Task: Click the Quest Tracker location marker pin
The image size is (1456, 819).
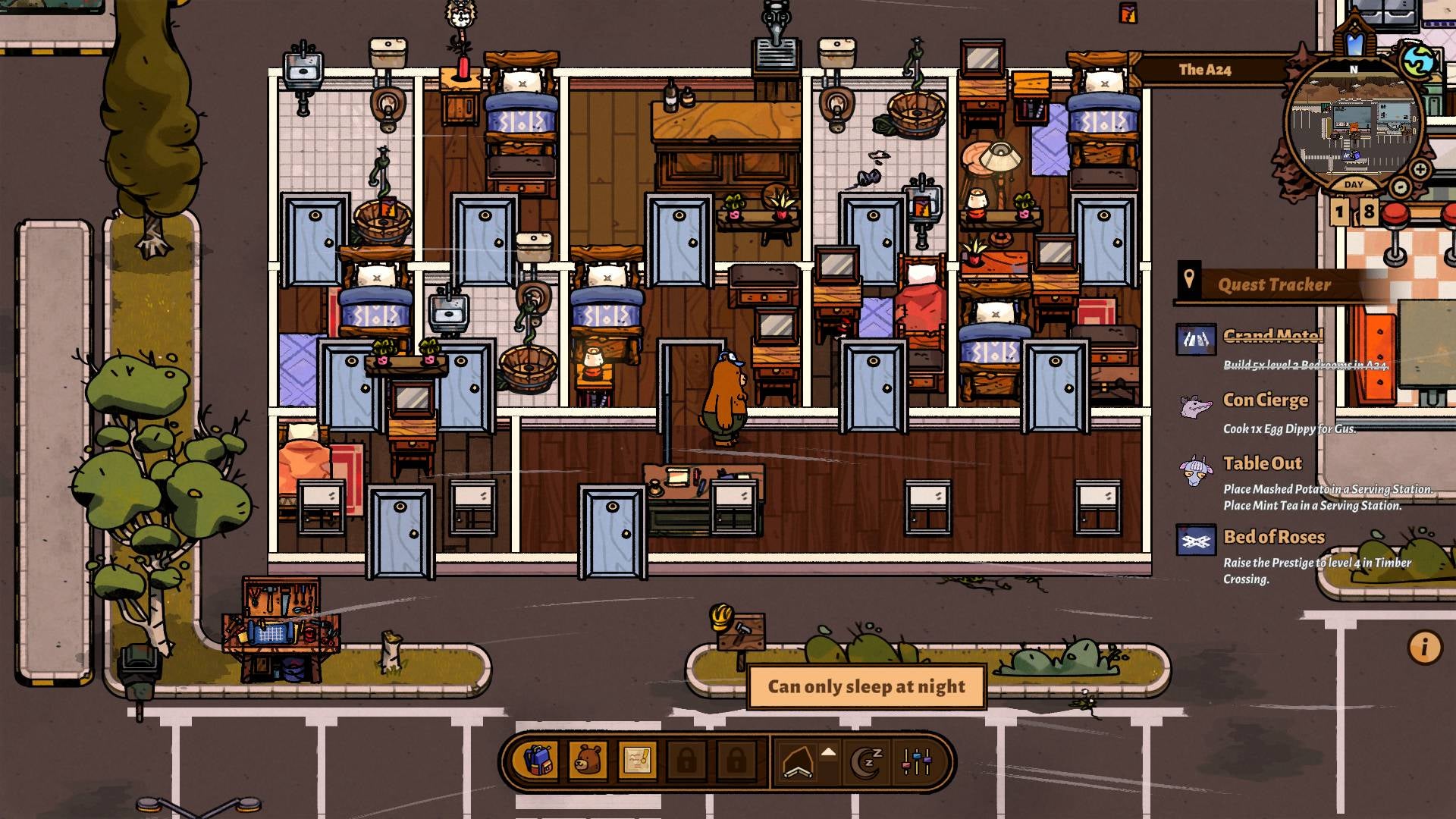Action: 1191,281
